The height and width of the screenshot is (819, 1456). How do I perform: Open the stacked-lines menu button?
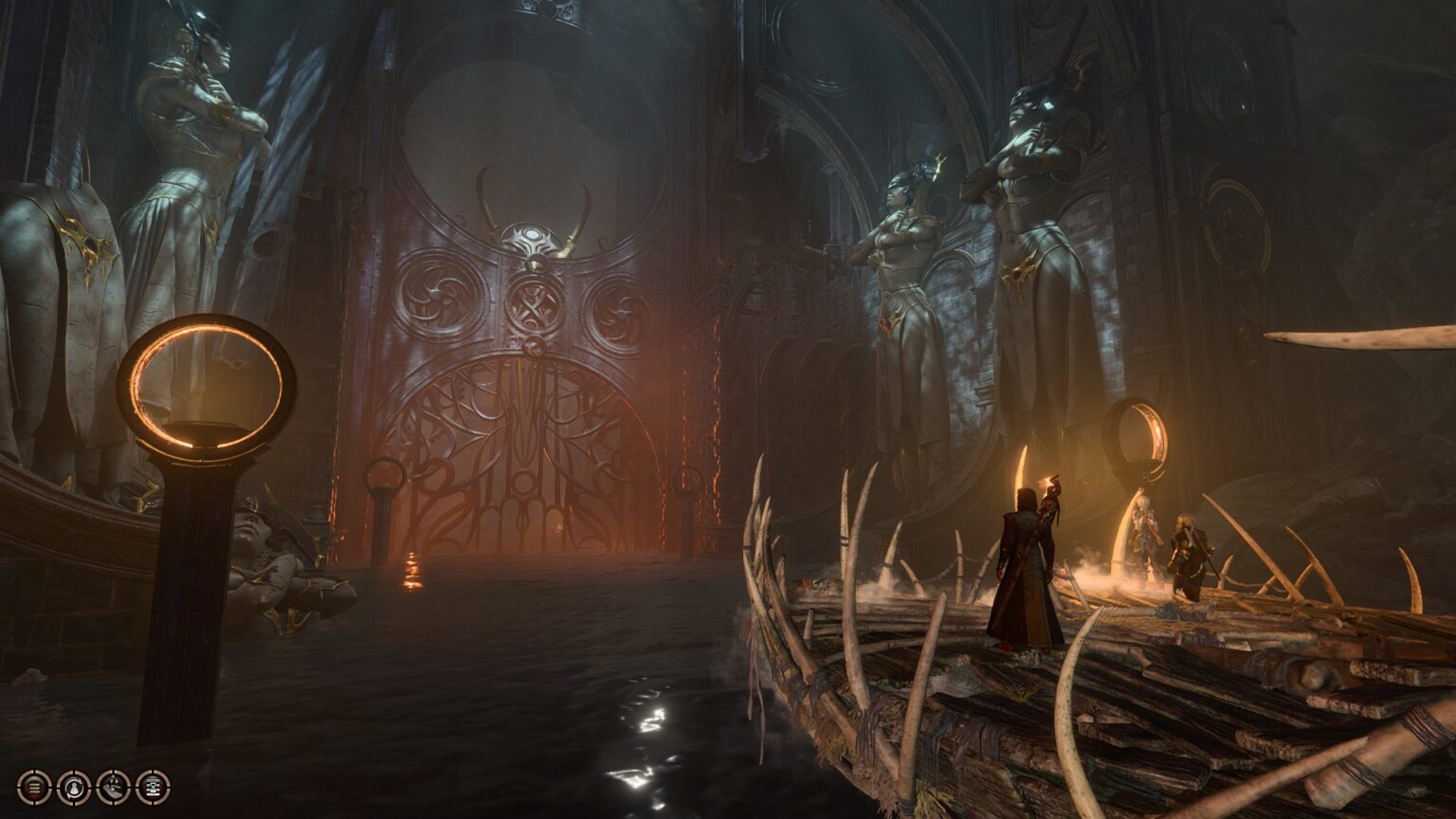pyautogui.click(x=34, y=786)
